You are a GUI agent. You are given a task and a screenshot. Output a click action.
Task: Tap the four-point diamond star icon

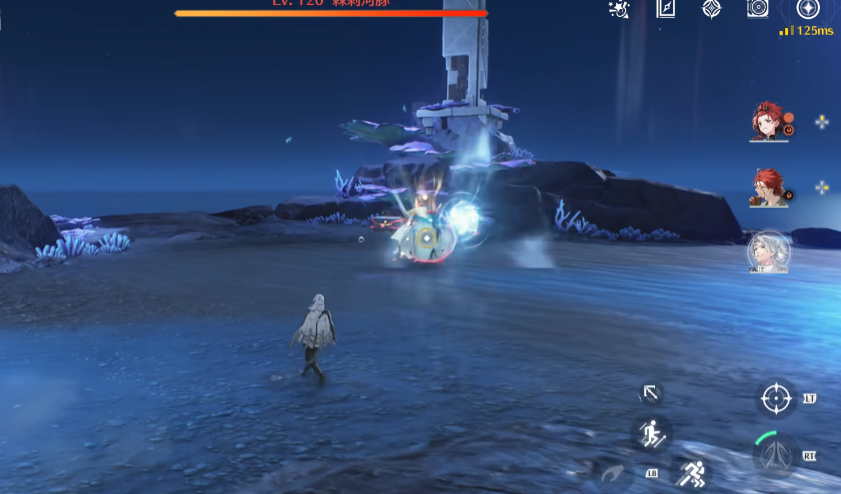711,9
